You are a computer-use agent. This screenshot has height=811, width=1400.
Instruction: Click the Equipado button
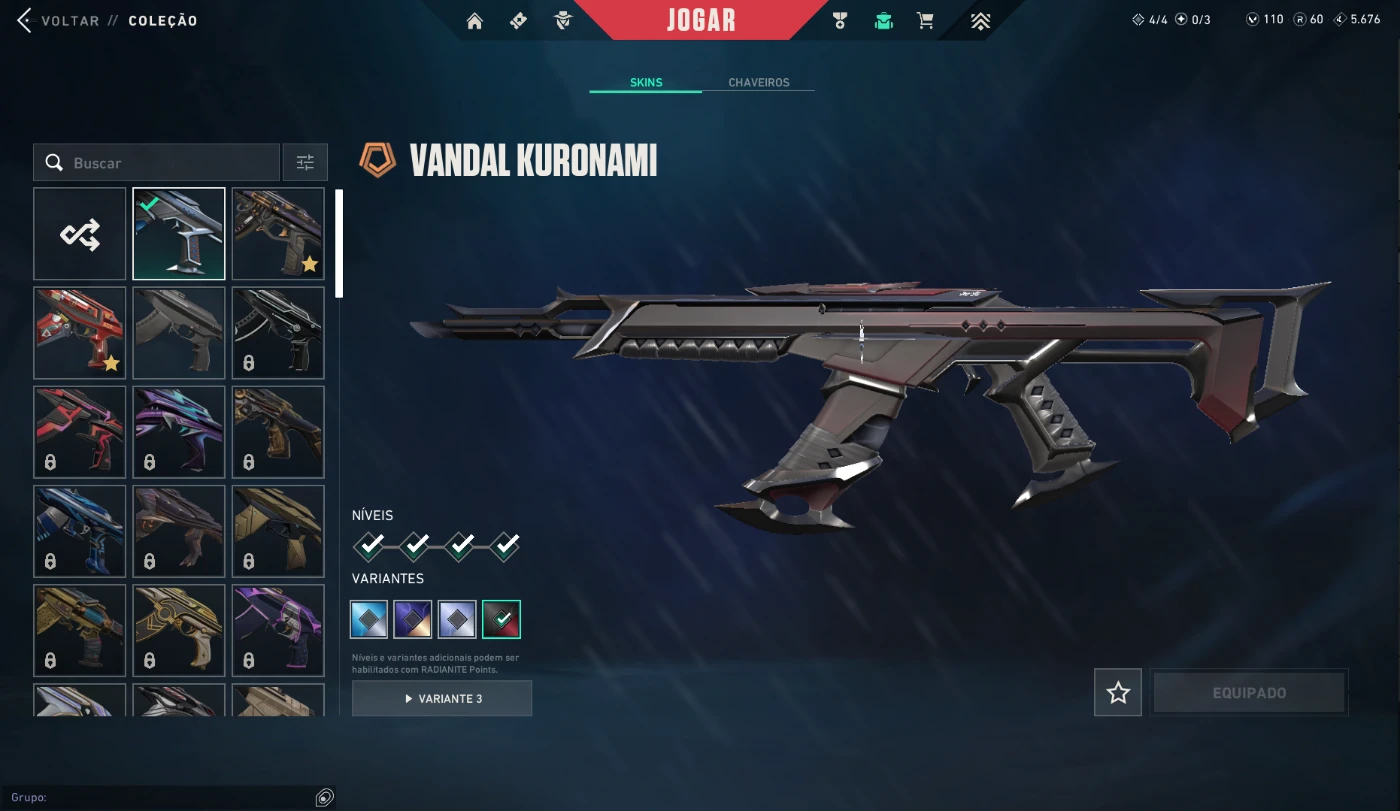coord(1249,693)
